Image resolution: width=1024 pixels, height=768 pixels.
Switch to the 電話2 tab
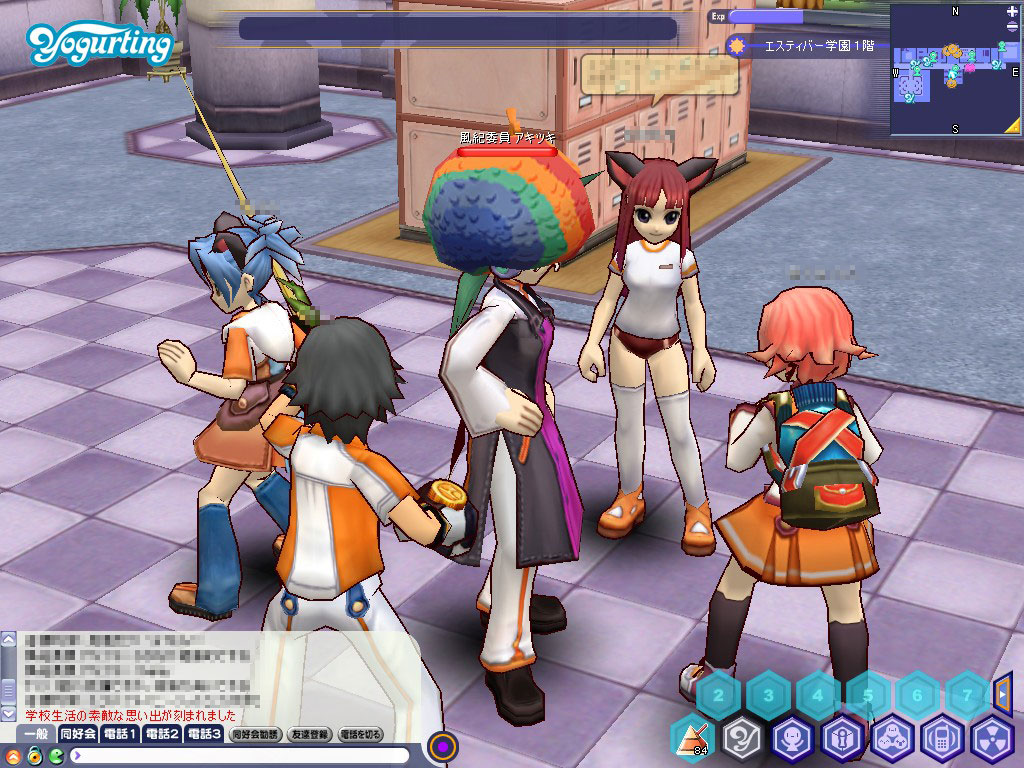(161, 734)
